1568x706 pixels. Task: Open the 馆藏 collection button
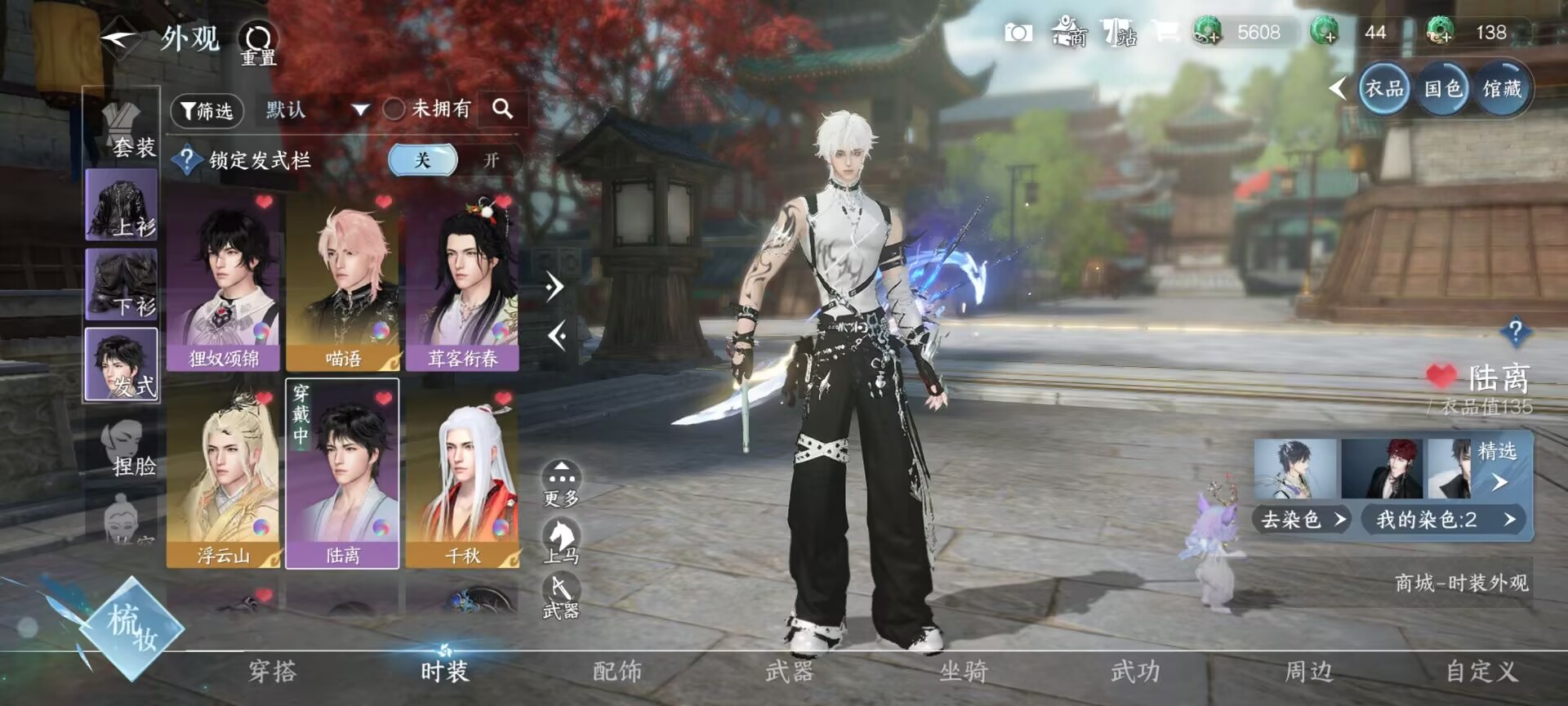[1501, 88]
